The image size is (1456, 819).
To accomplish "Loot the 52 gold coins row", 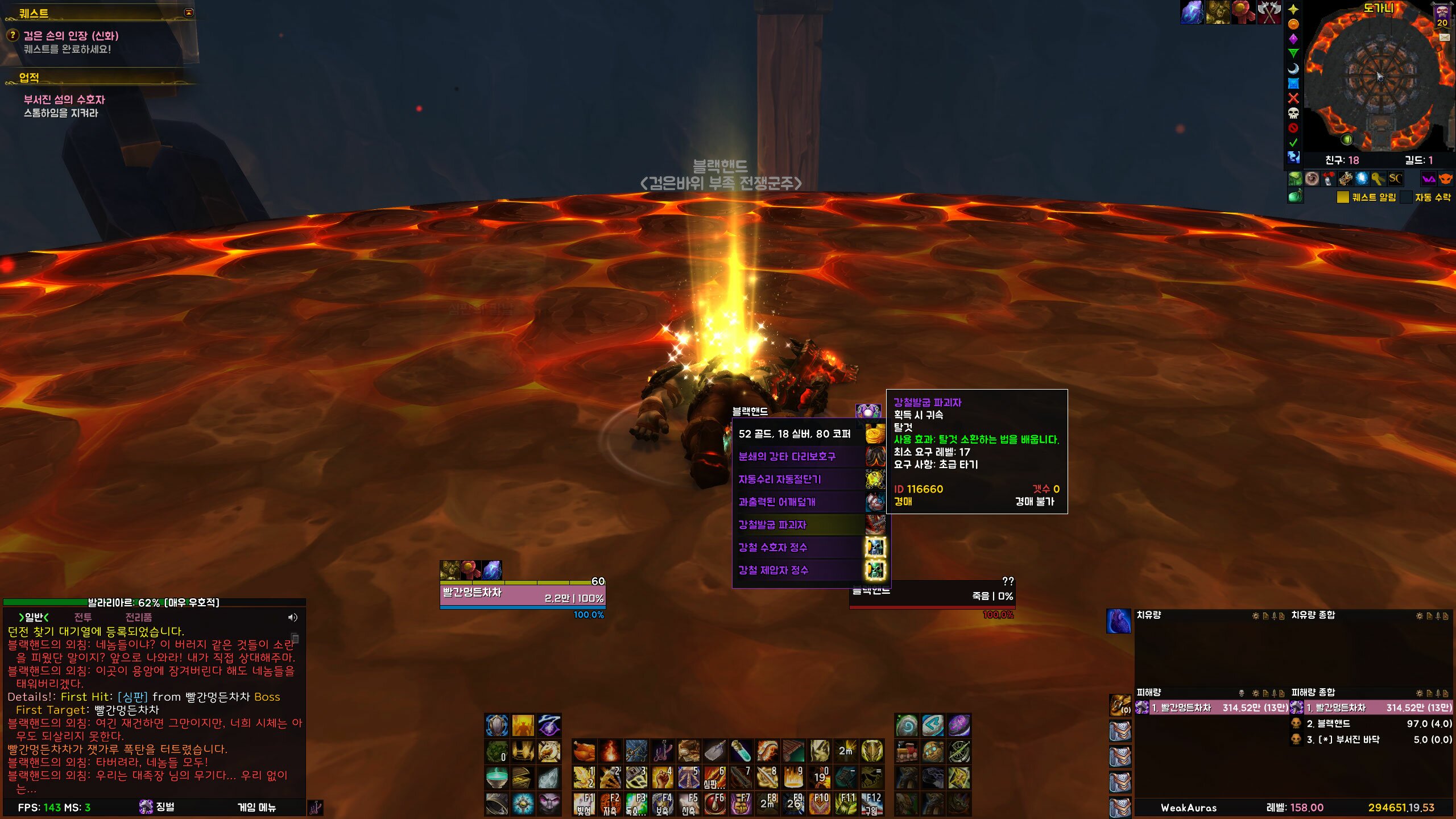I will pos(794,434).
